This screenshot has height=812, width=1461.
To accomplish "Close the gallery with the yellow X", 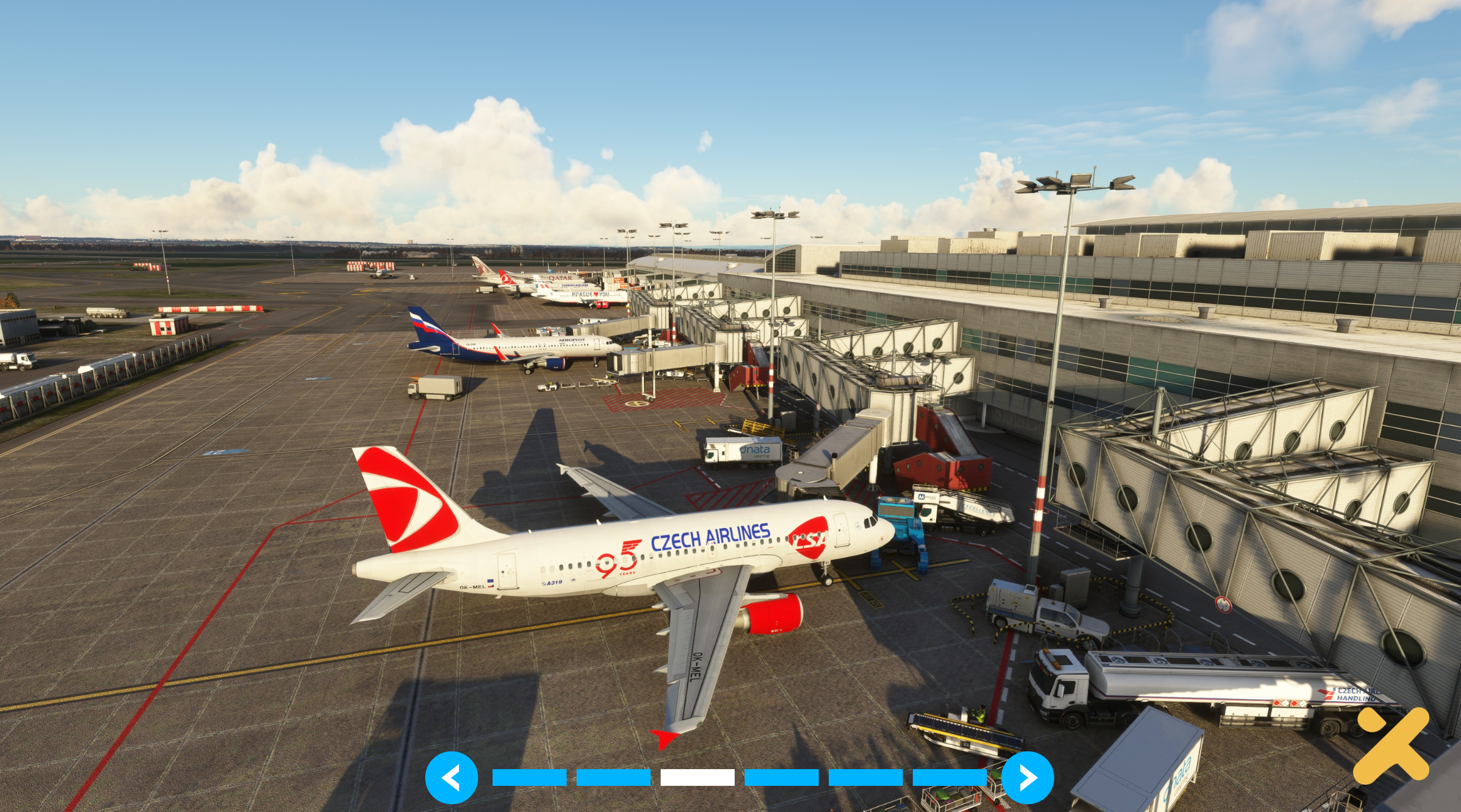I will click(1391, 745).
